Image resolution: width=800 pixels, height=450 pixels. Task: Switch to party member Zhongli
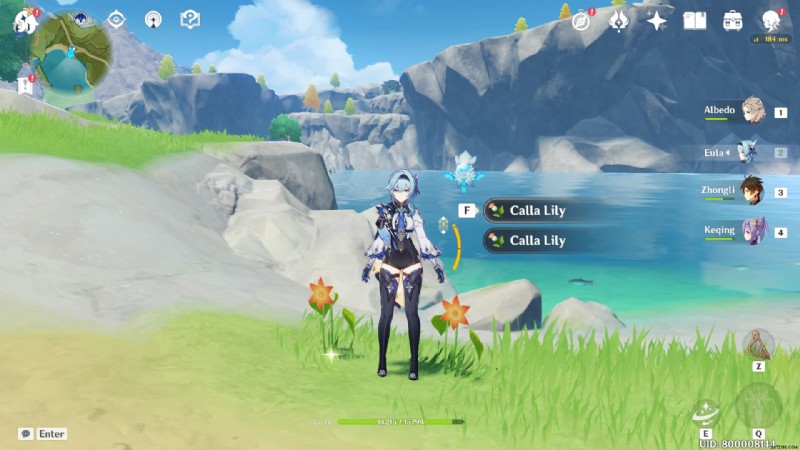pyautogui.click(x=752, y=191)
